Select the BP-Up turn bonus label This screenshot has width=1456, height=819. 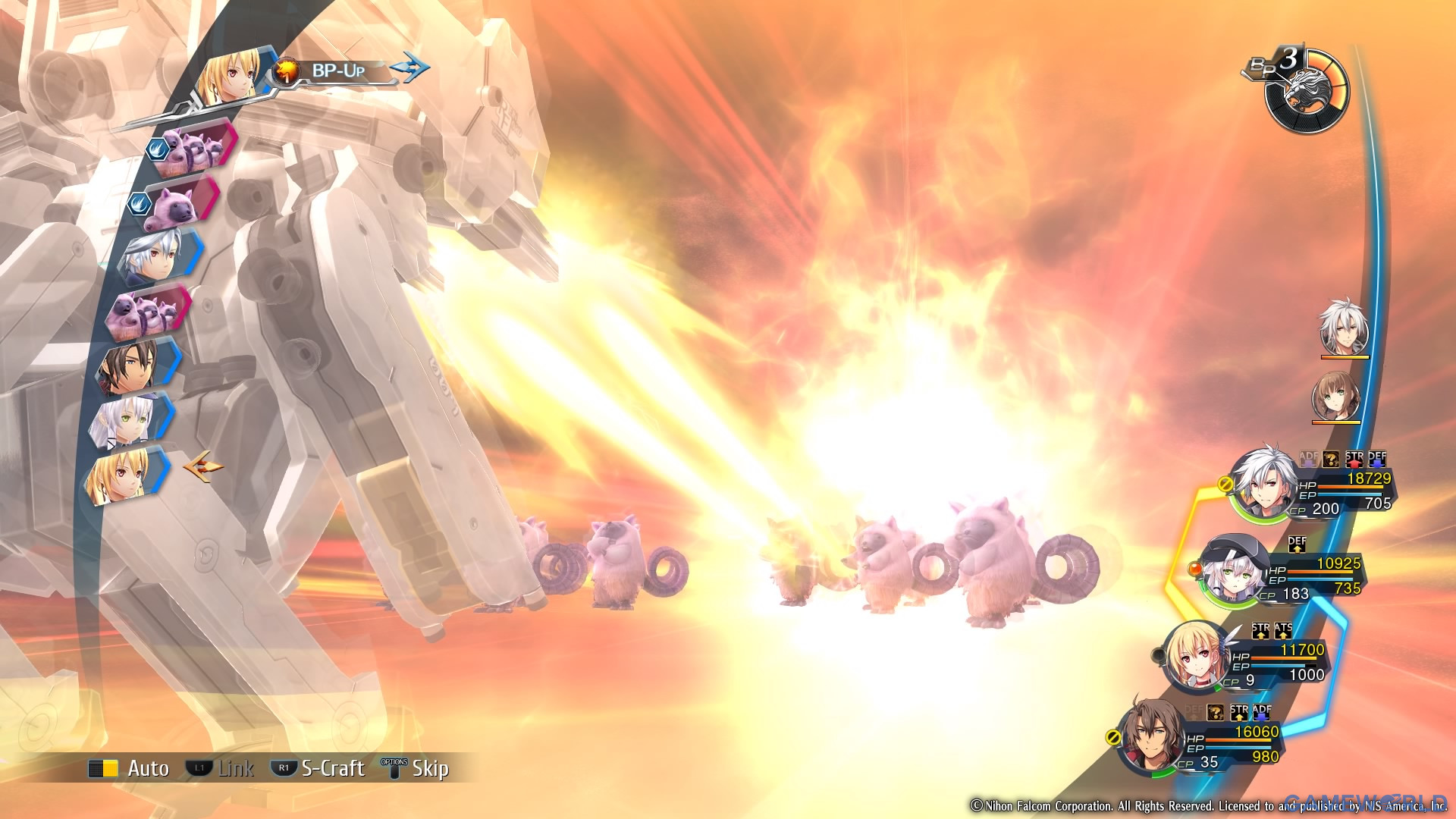337,71
